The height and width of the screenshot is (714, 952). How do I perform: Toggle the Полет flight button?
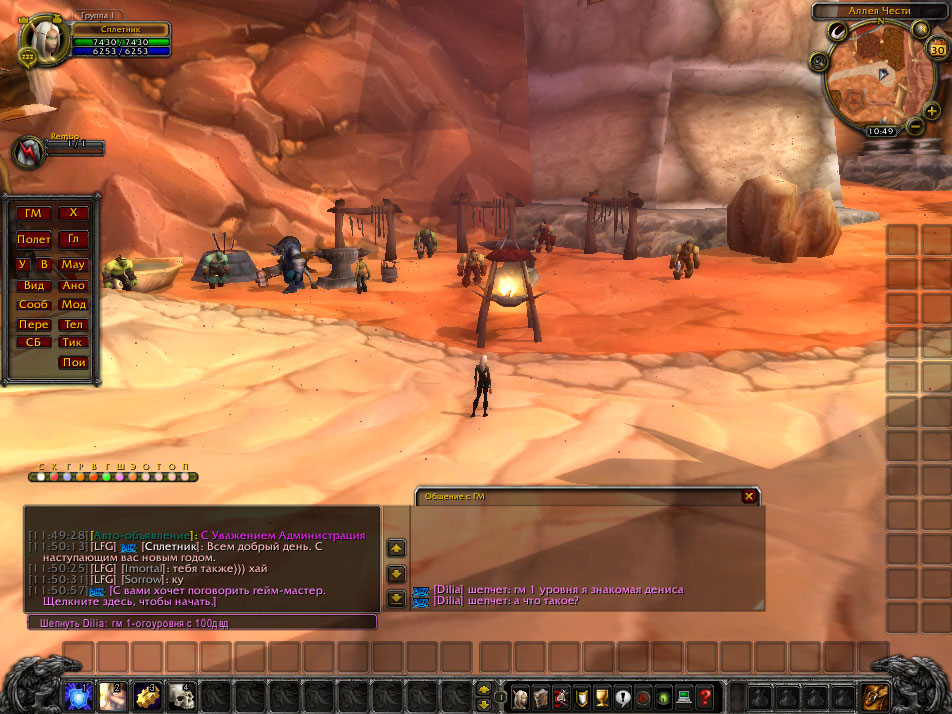point(33,239)
